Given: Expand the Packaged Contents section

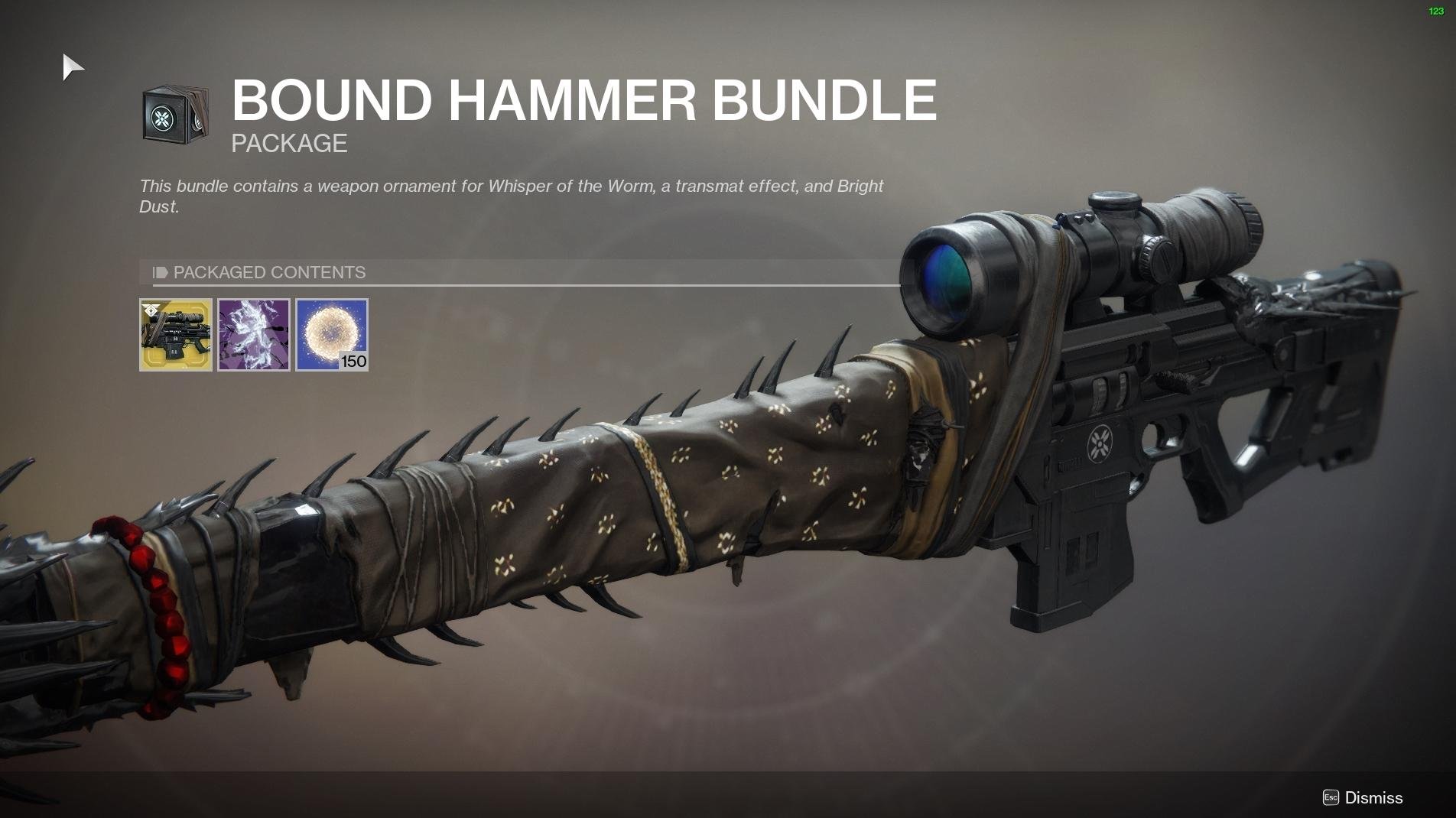Looking at the screenshot, I should click(x=269, y=272).
